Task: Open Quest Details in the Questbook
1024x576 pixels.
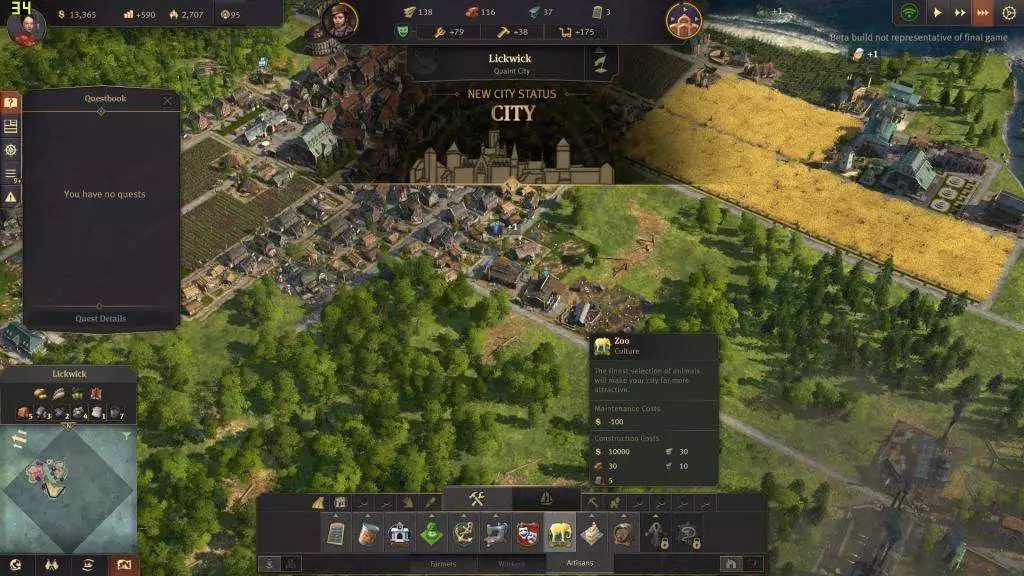Action: (x=101, y=318)
